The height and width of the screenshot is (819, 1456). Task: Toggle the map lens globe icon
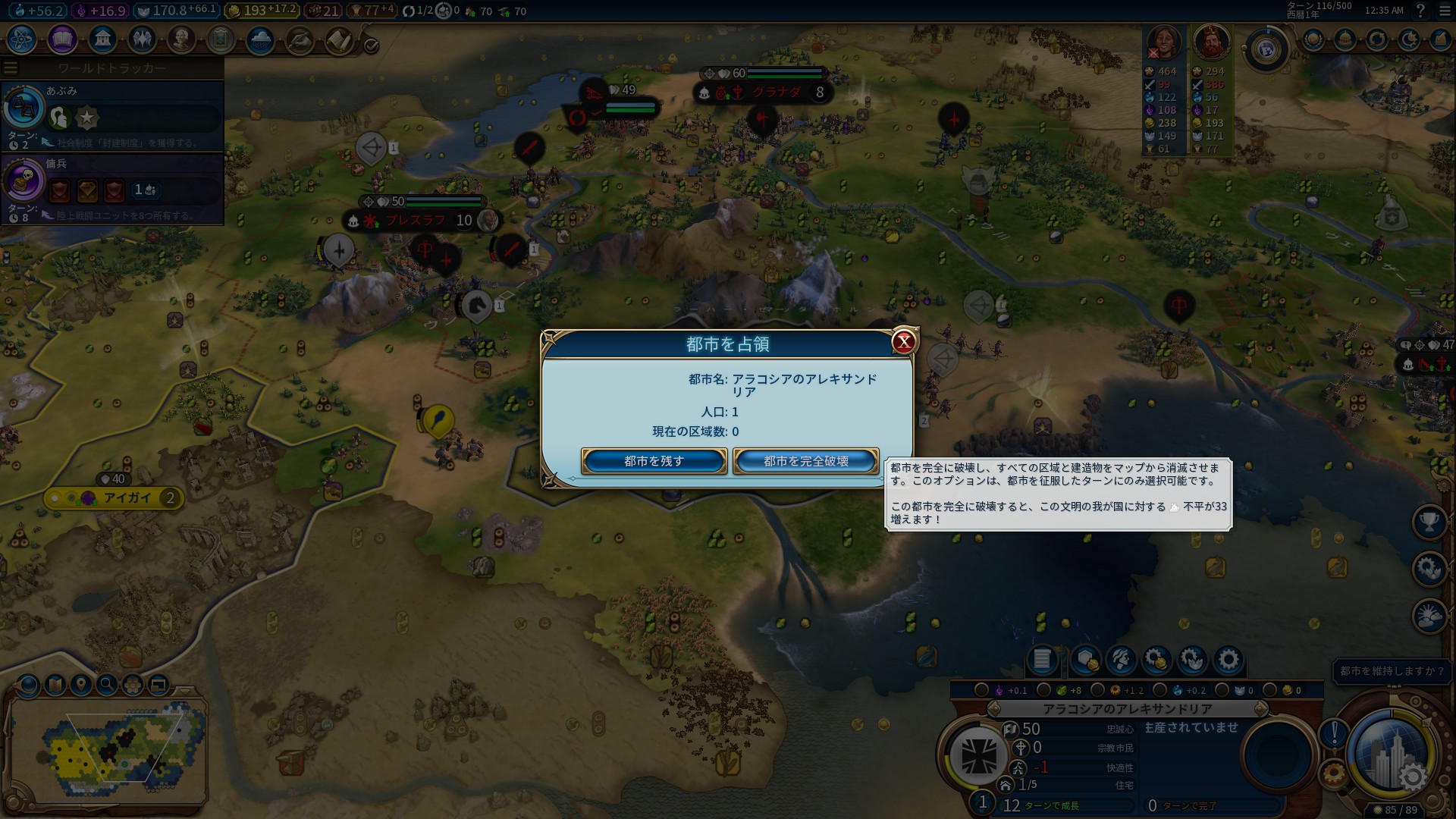(x=29, y=686)
